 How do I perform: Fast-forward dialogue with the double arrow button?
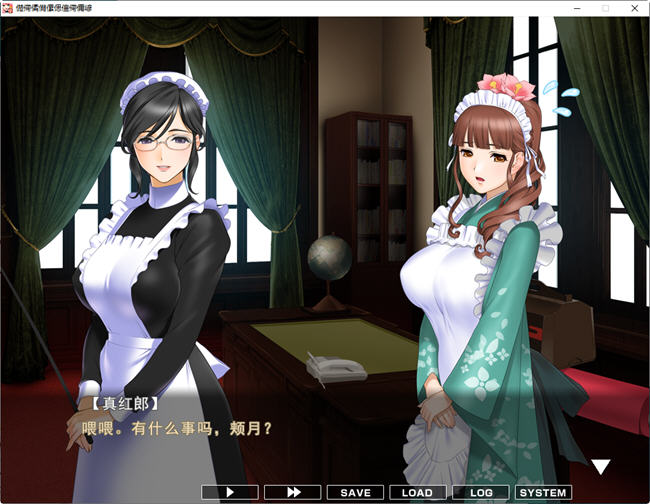[x=293, y=493]
